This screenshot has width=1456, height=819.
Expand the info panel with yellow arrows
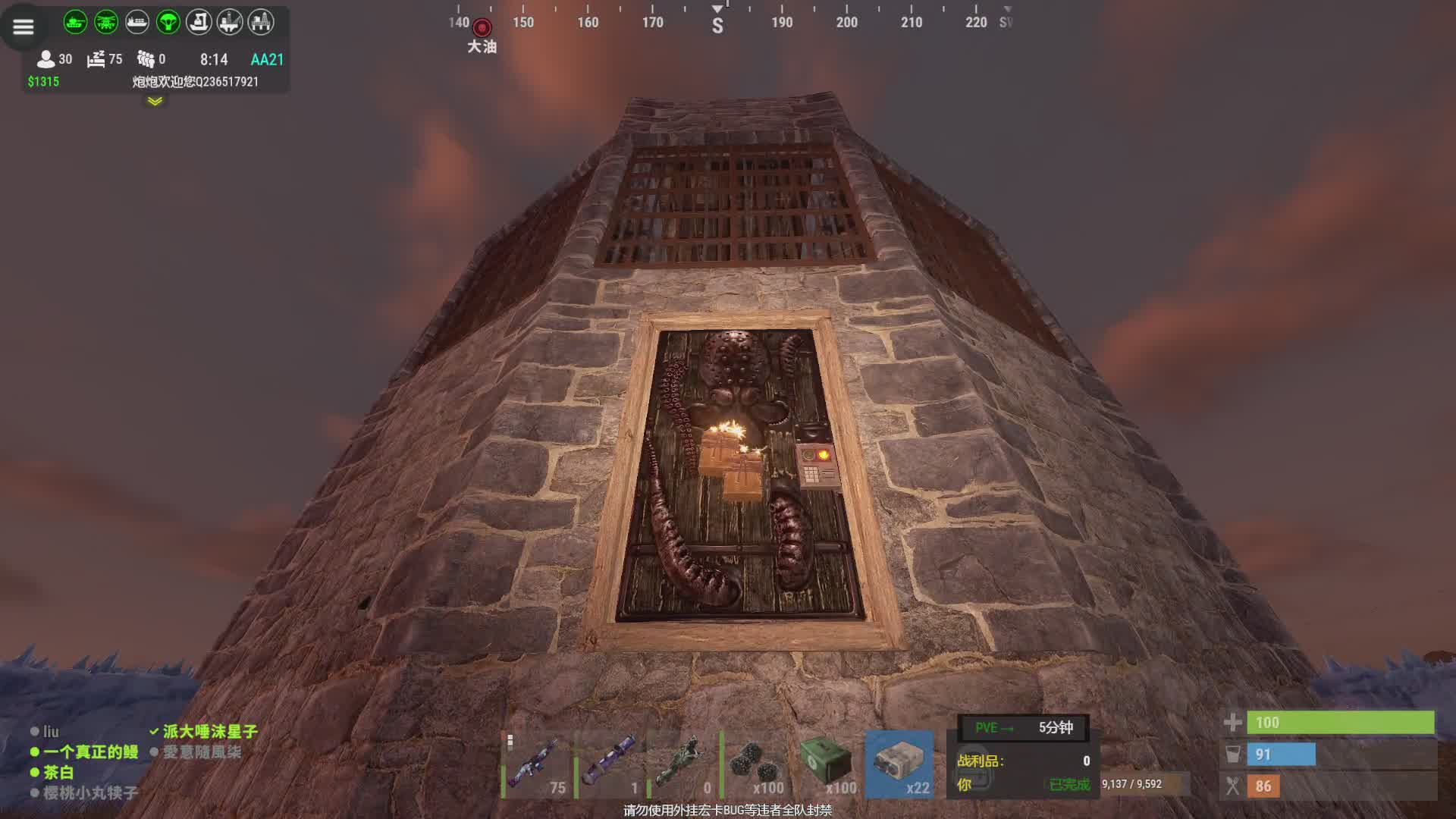pos(155,101)
